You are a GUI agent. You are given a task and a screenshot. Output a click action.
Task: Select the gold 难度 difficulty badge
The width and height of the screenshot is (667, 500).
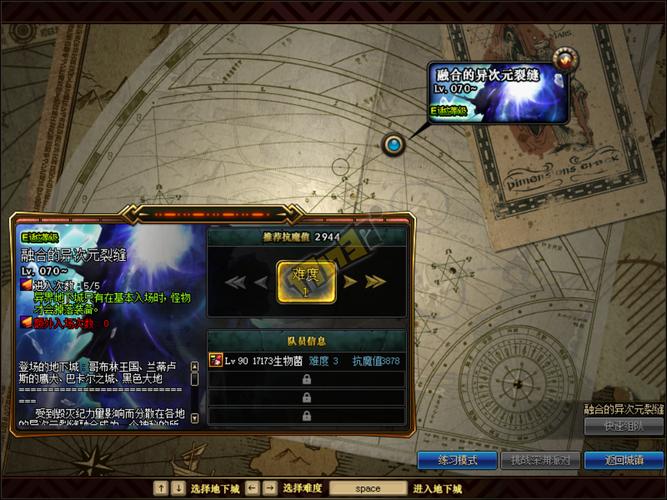click(305, 282)
